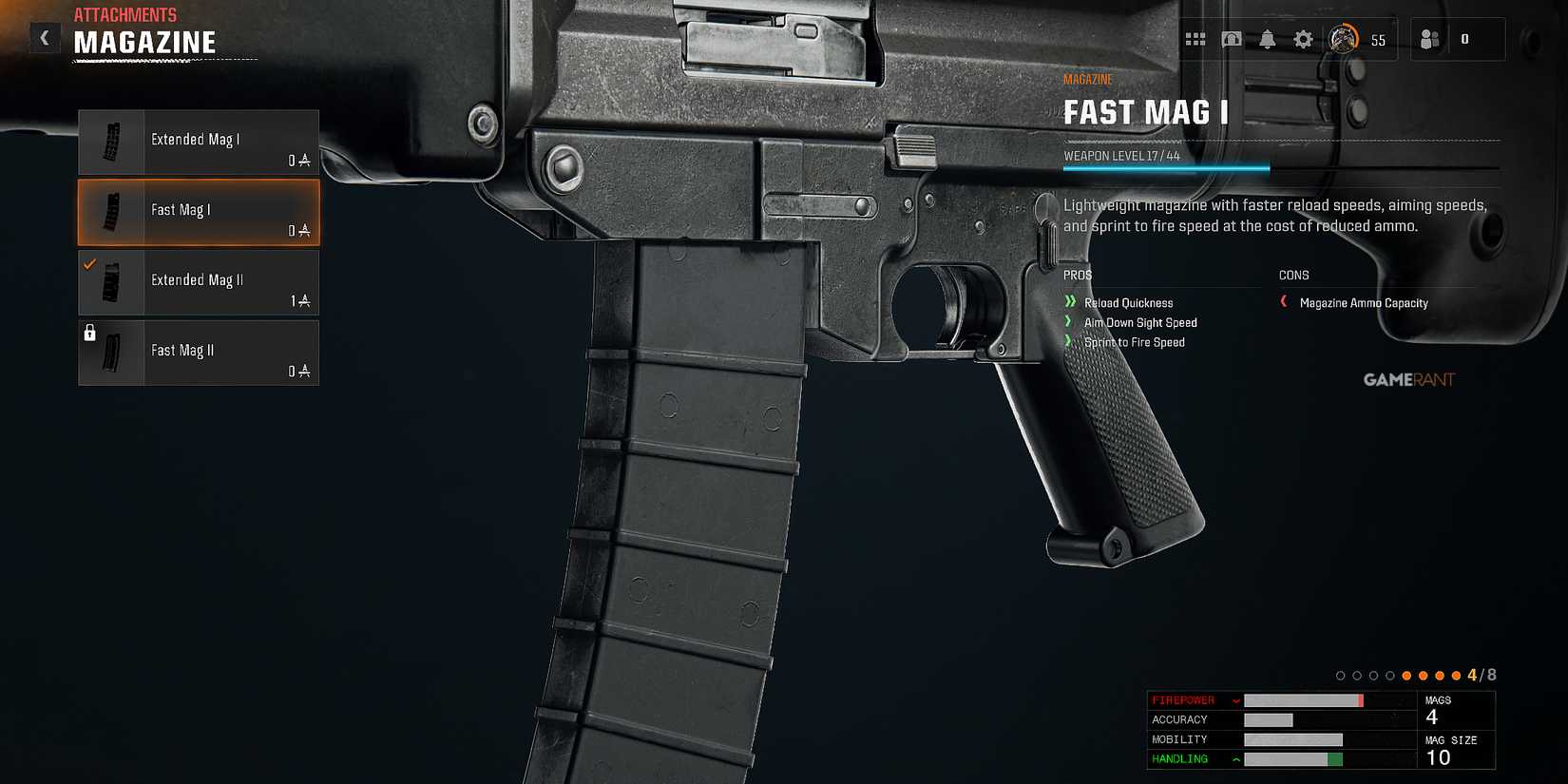This screenshot has height=784, width=1568.
Task: Click the level 55 rank emblem
Action: (x=1345, y=40)
